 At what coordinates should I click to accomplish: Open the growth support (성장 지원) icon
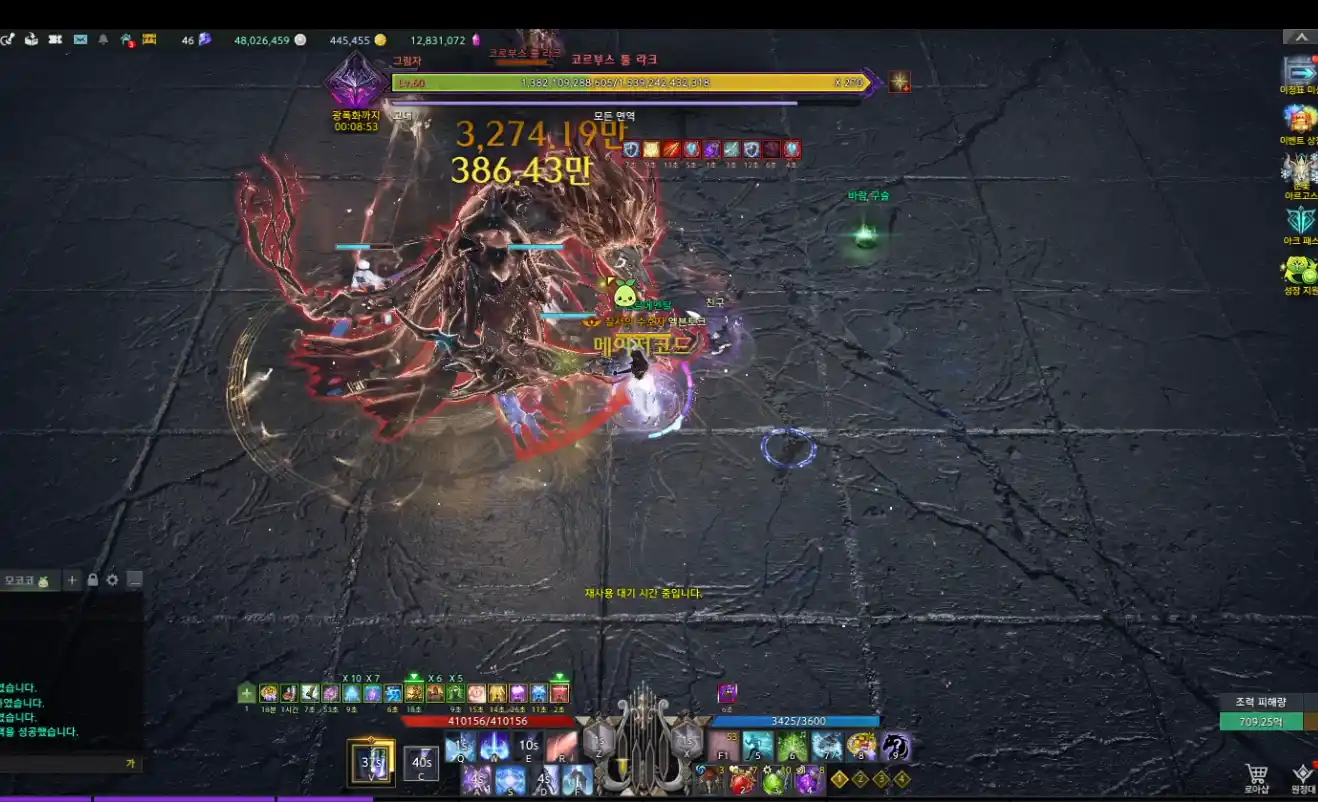coord(1300,270)
